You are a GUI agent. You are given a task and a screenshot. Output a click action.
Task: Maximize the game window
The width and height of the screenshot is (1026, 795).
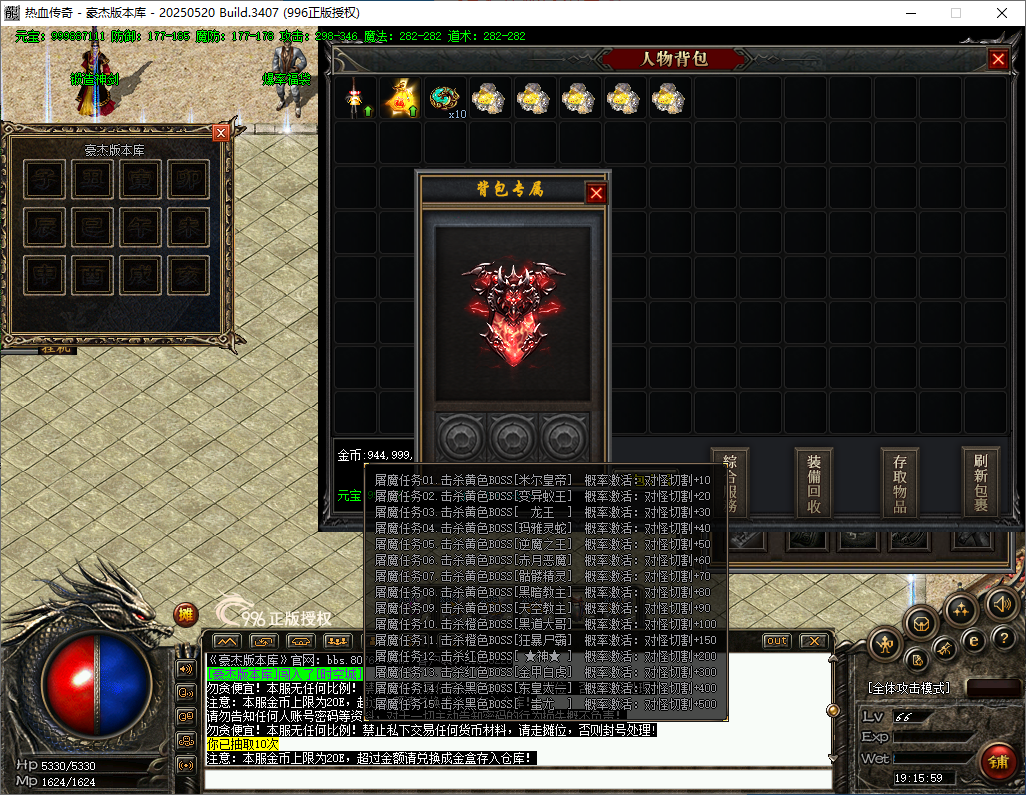coord(955,14)
